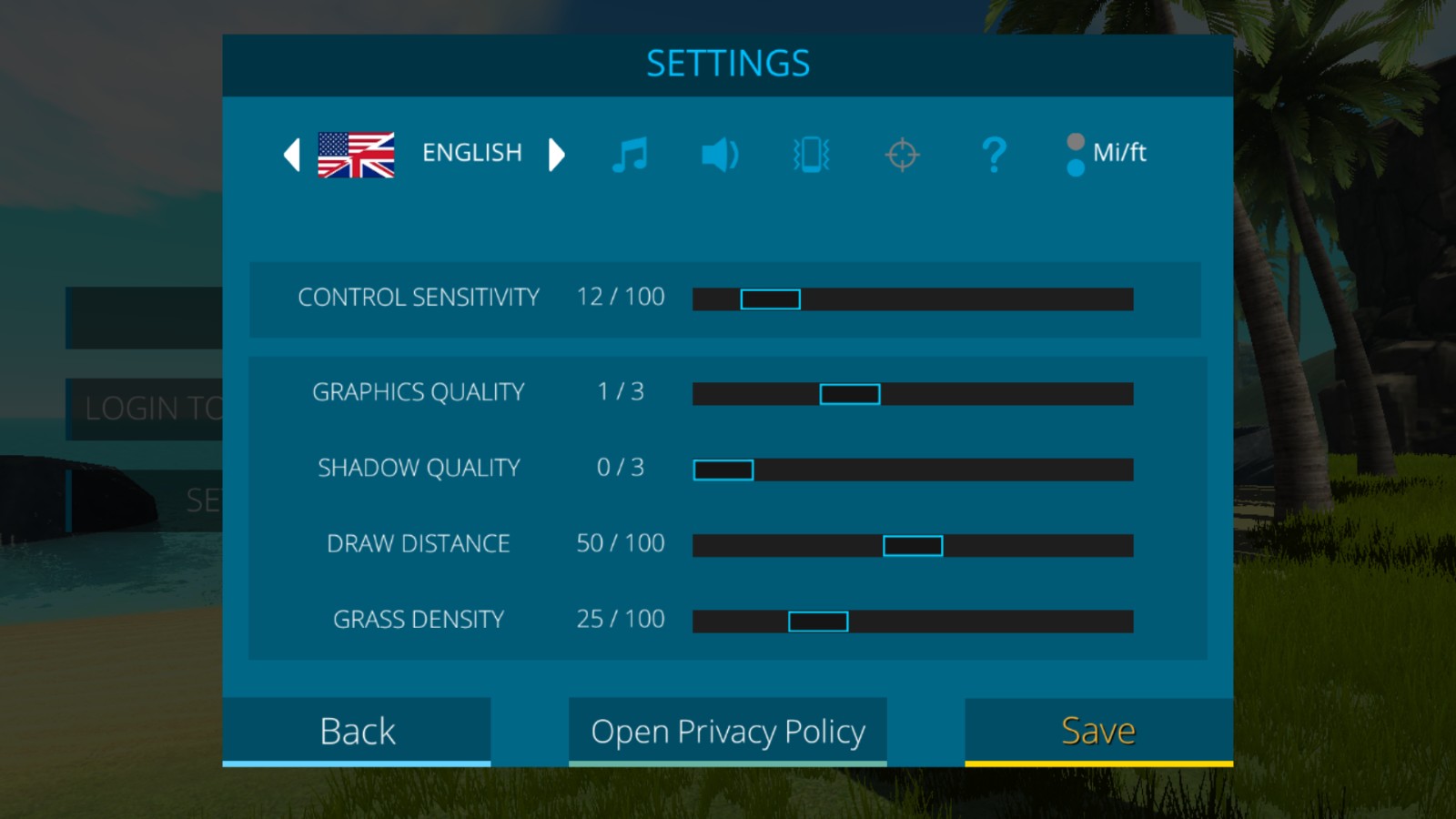Viewport: 1456px width, 819px height.
Task: Toggle the music note icon
Action: click(630, 155)
